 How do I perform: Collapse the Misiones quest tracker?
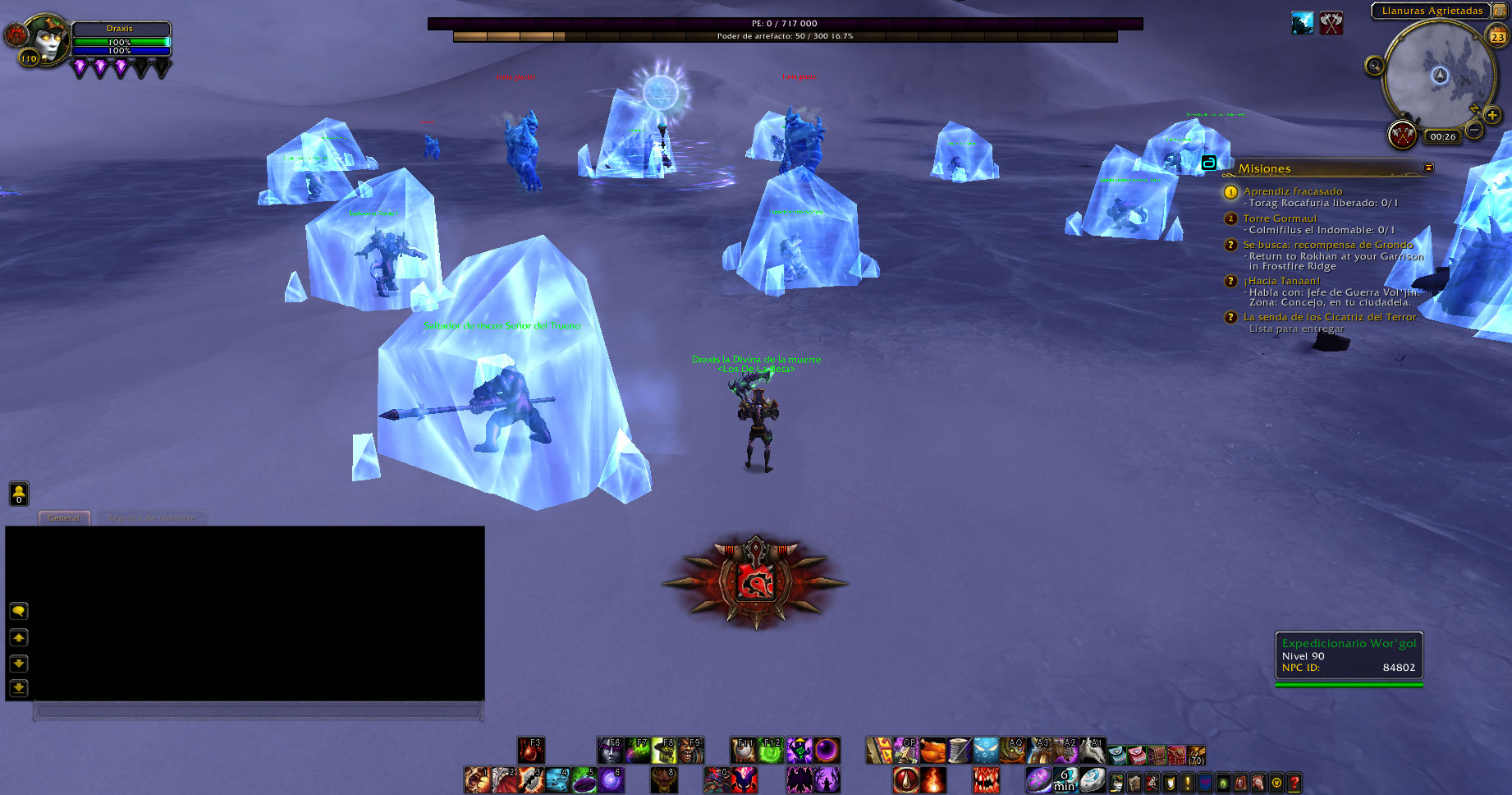point(1428,168)
